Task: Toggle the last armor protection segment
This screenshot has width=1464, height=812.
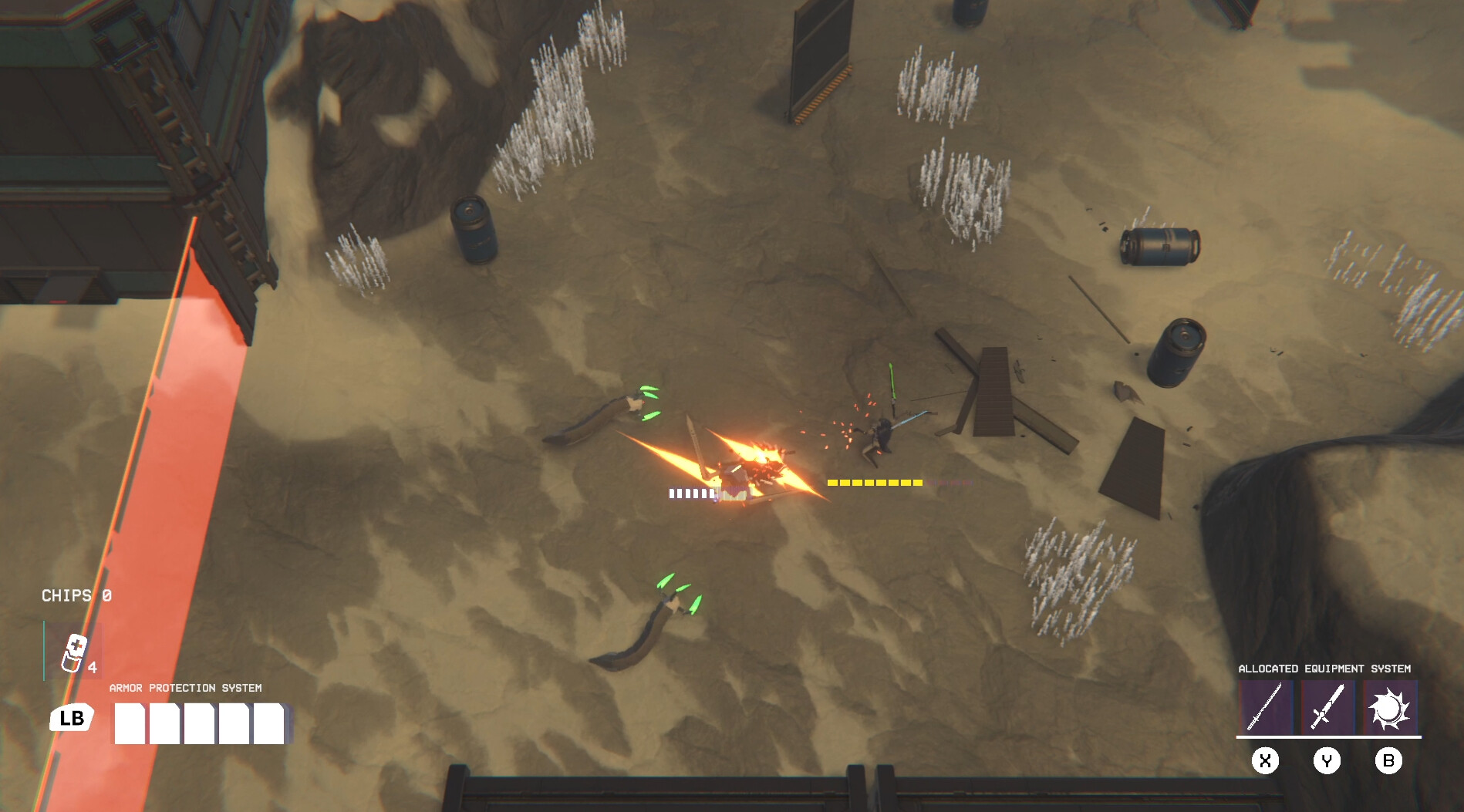Action: (x=270, y=722)
